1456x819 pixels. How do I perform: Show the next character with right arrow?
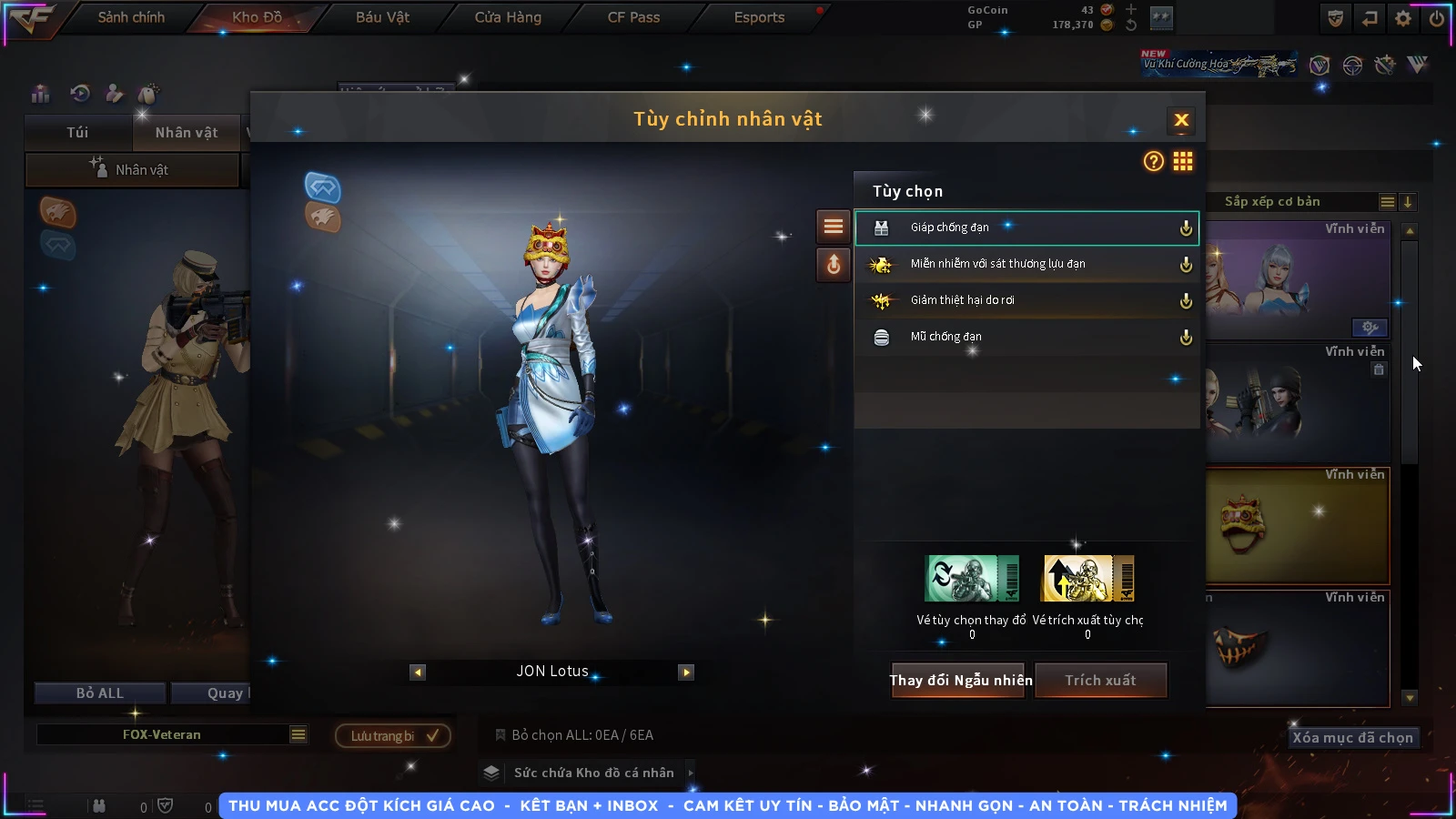(686, 672)
